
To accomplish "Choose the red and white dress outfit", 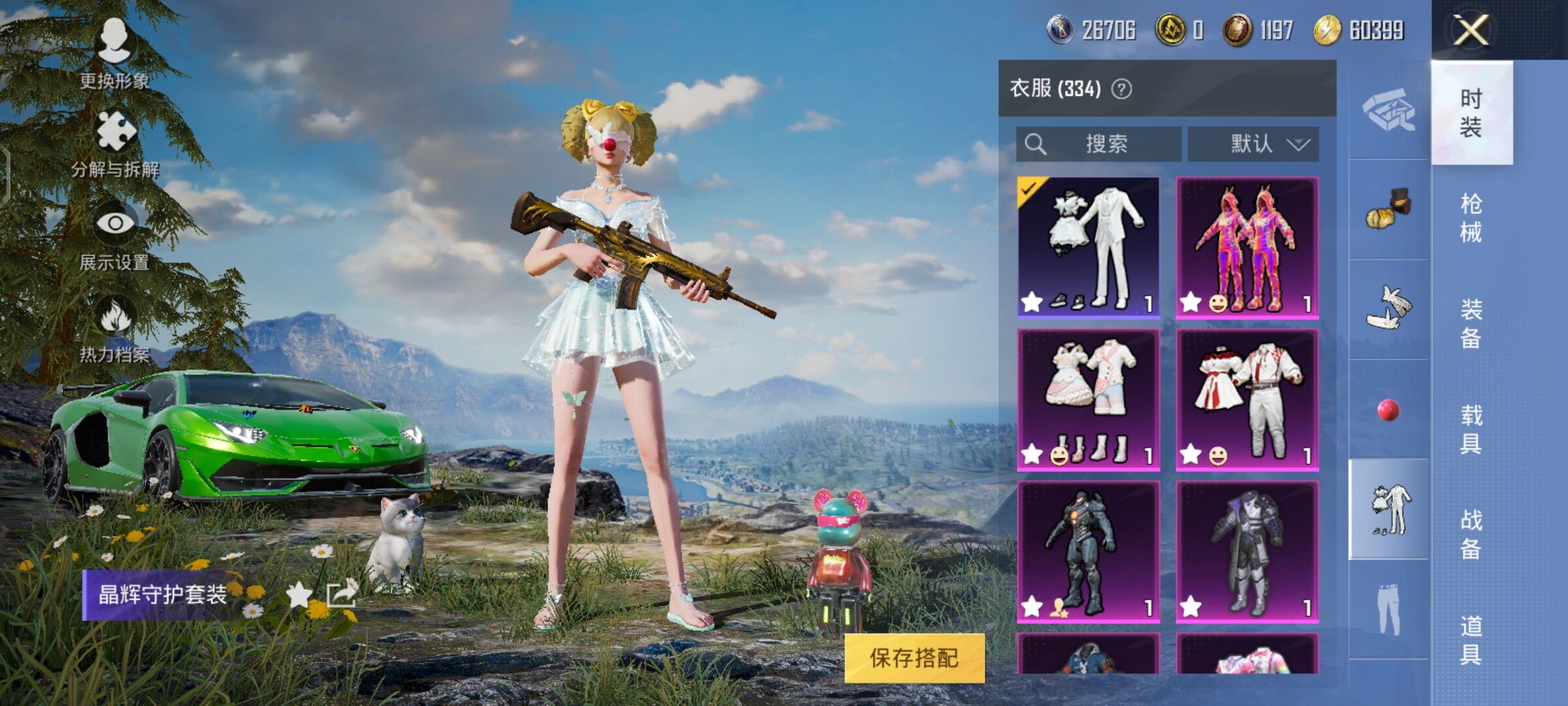I will [1247, 399].
